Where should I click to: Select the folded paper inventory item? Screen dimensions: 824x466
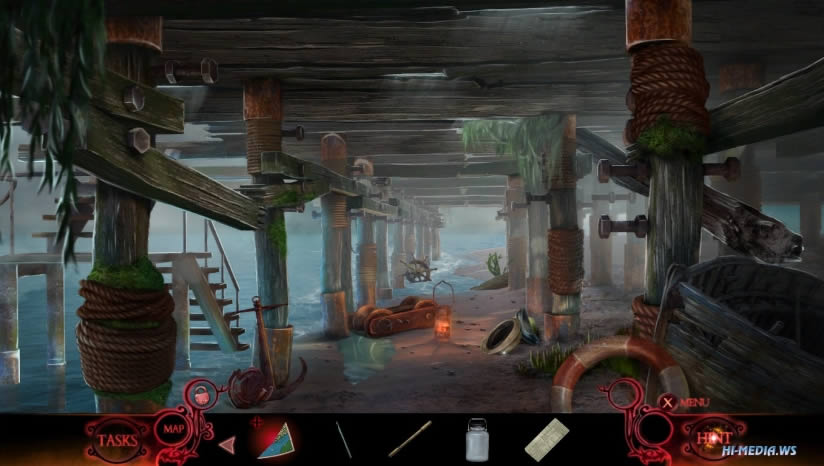546,439
